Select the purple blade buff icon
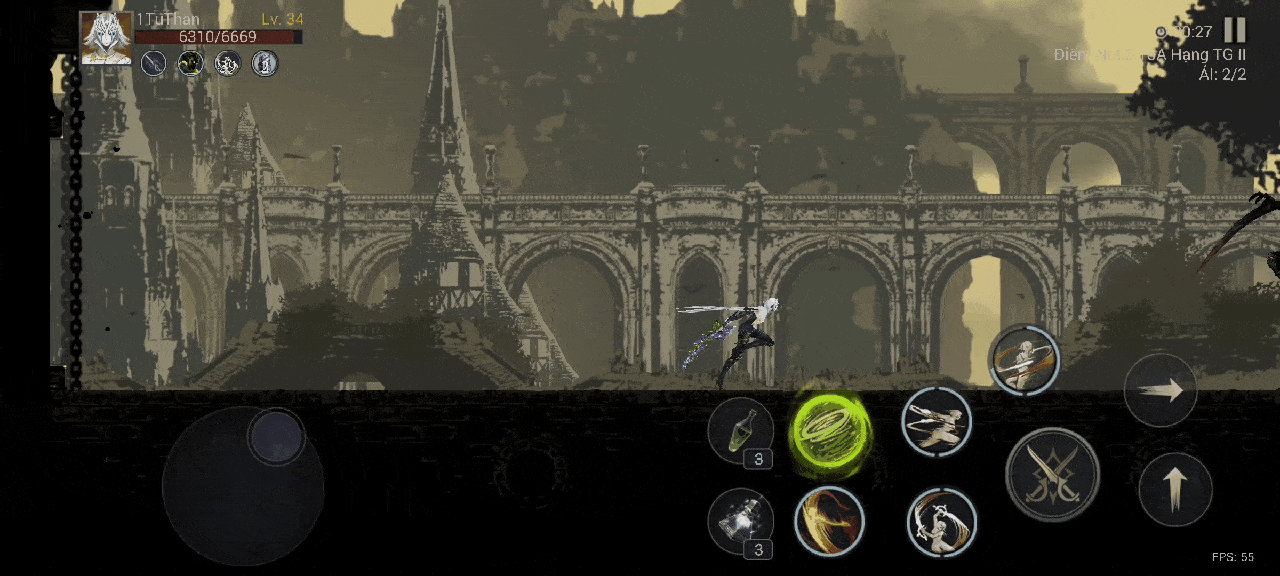The width and height of the screenshot is (1280, 576). click(153, 64)
